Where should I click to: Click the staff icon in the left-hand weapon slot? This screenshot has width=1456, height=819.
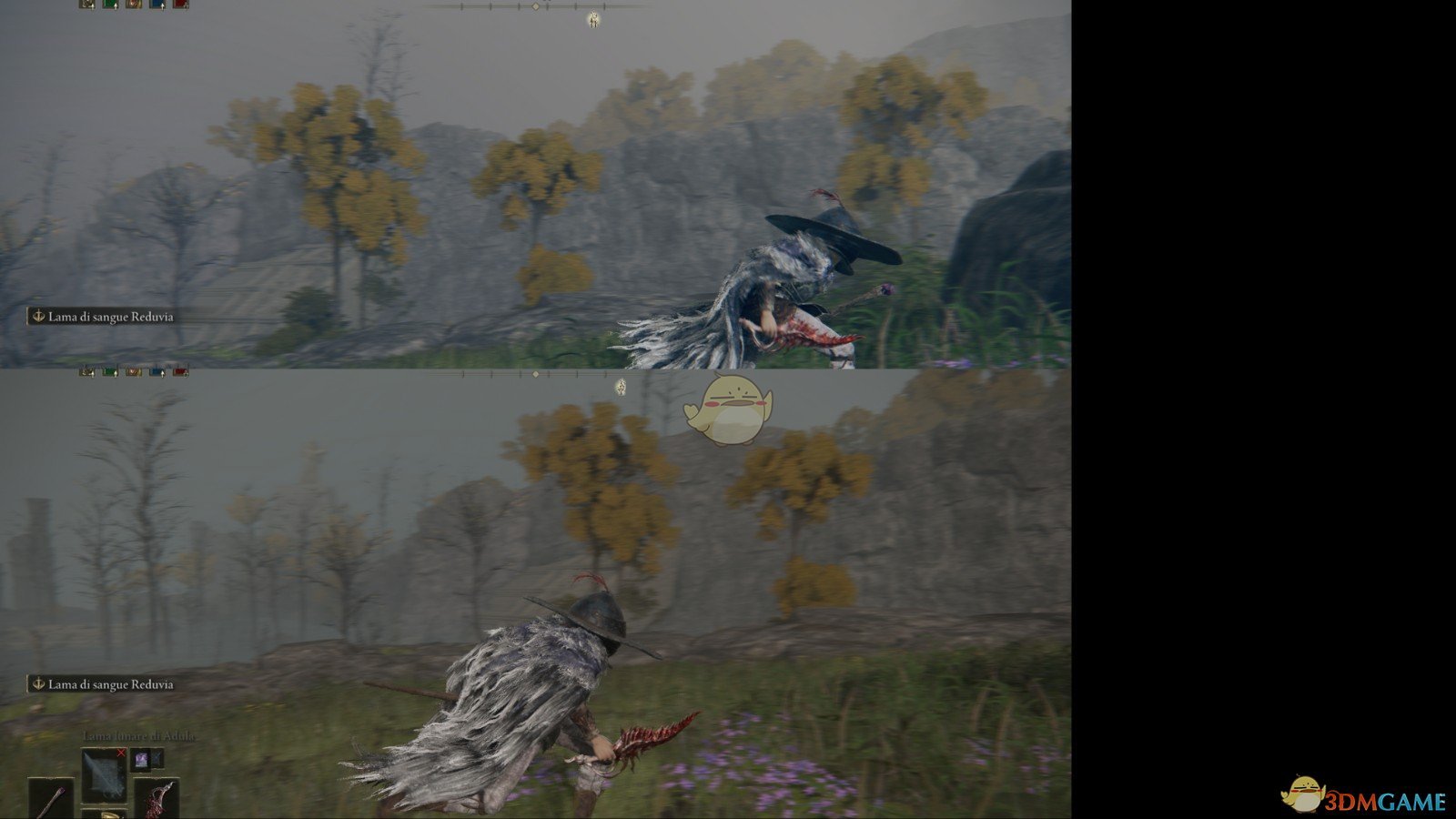[51, 800]
